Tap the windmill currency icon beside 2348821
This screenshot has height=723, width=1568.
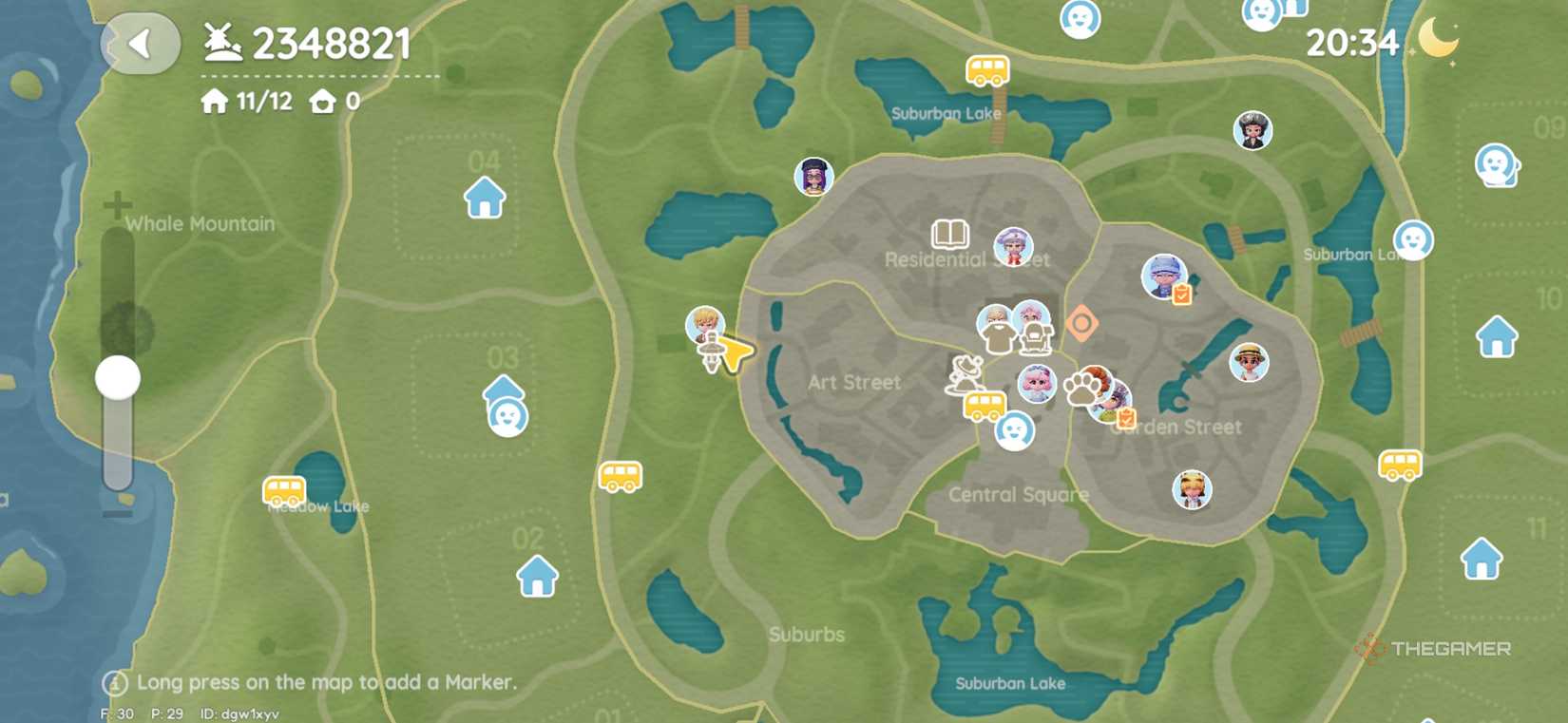click(x=220, y=41)
